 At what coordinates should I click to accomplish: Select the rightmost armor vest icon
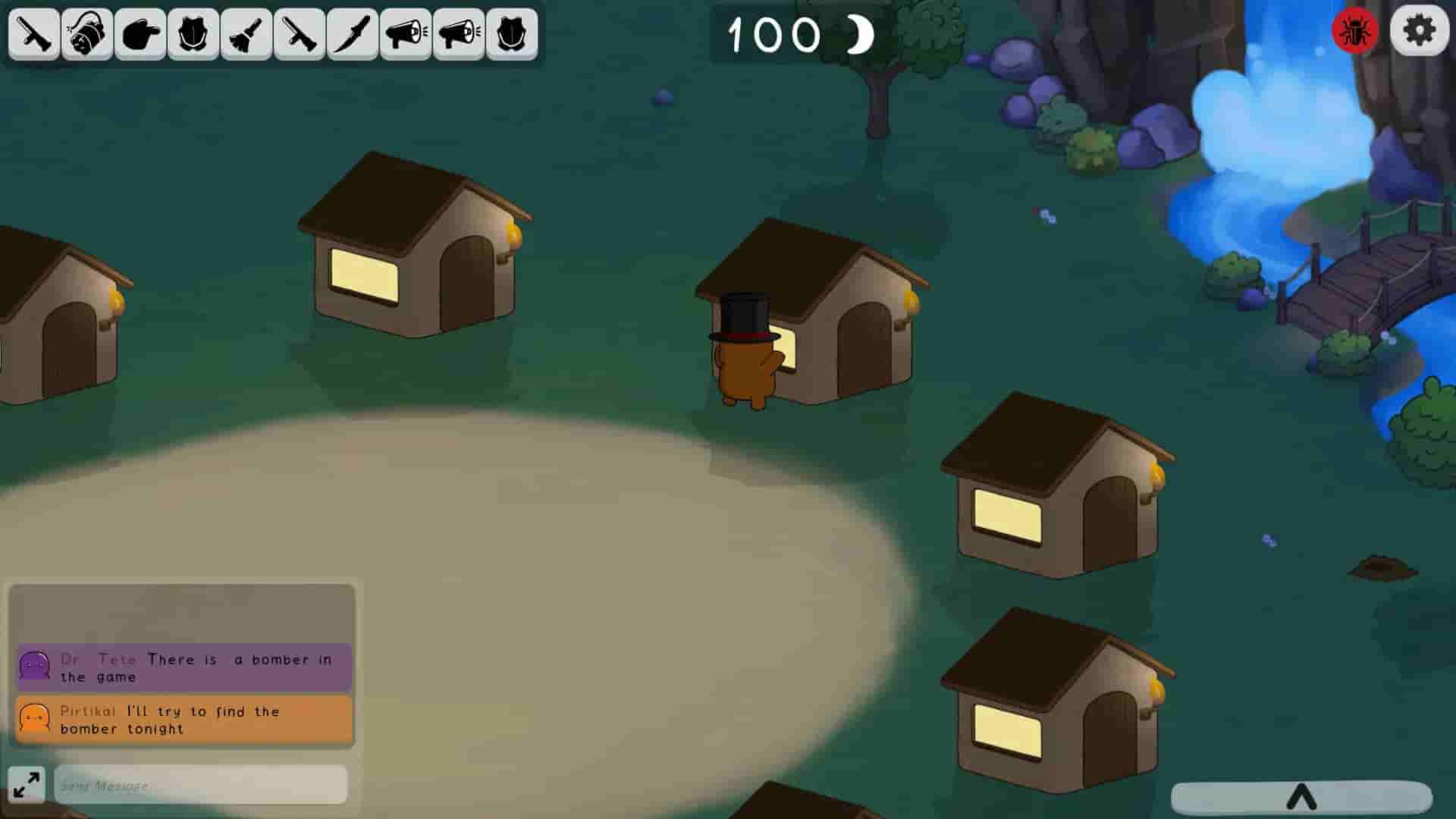(x=512, y=33)
